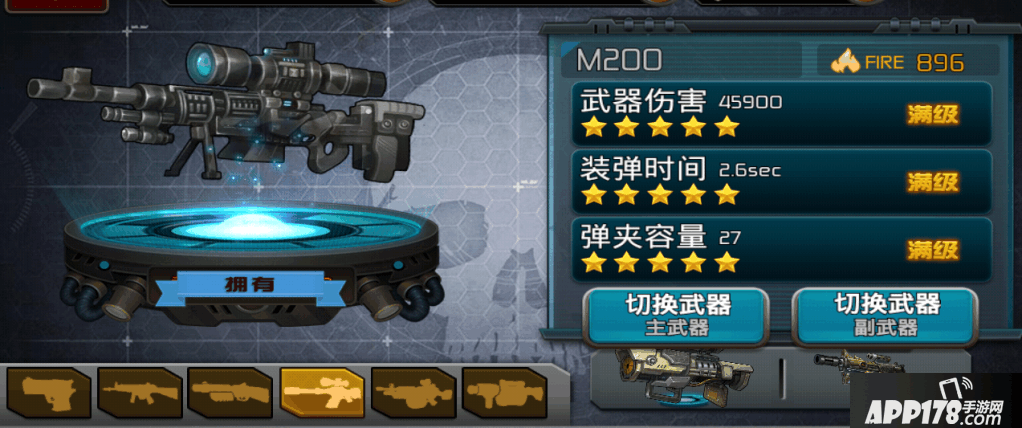Open the assault rifle weapon category tab
Image resolution: width=1022 pixels, height=428 pixels.
[x=139, y=392]
